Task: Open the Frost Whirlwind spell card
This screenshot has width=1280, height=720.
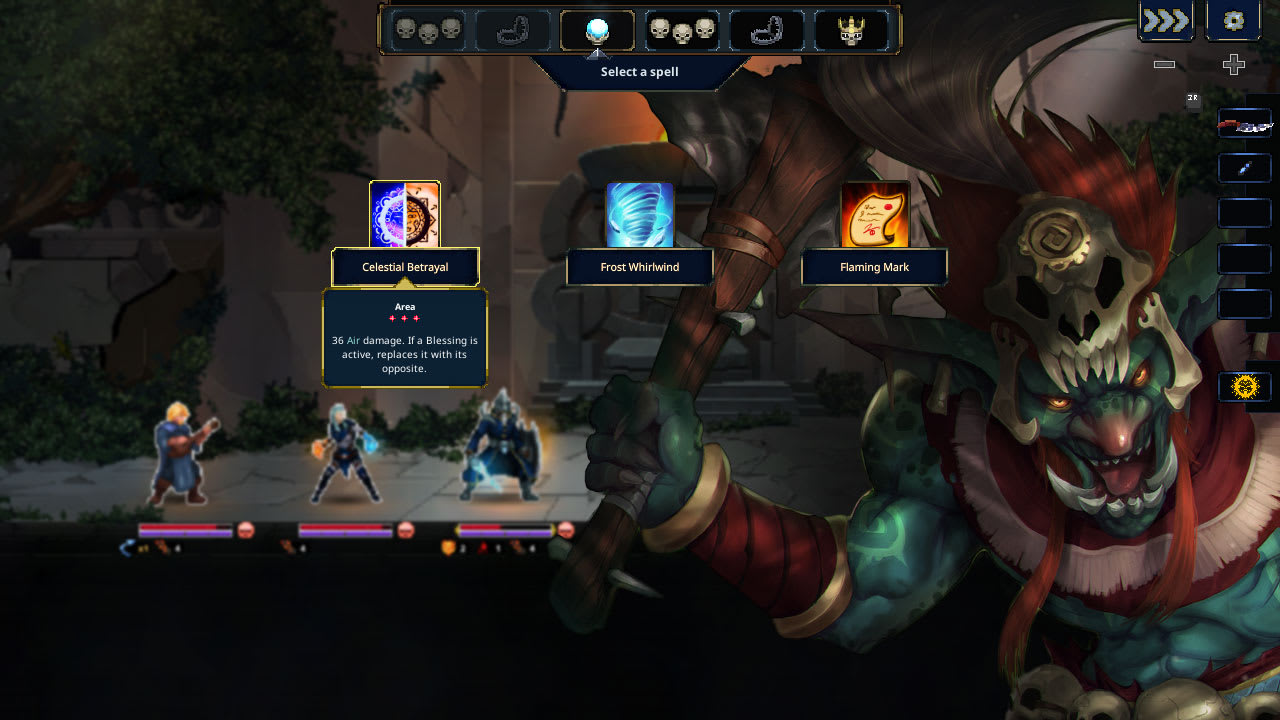Action: 640,213
